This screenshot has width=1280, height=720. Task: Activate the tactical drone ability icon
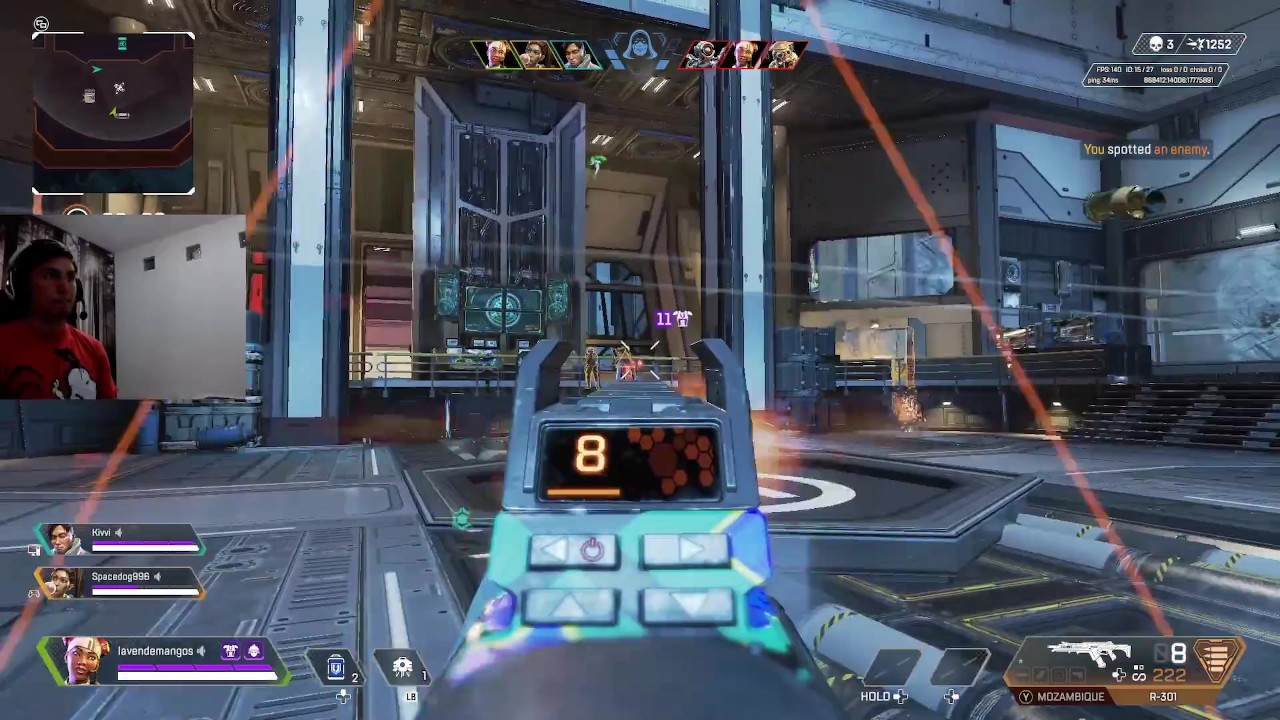pyautogui.click(x=403, y=668)
